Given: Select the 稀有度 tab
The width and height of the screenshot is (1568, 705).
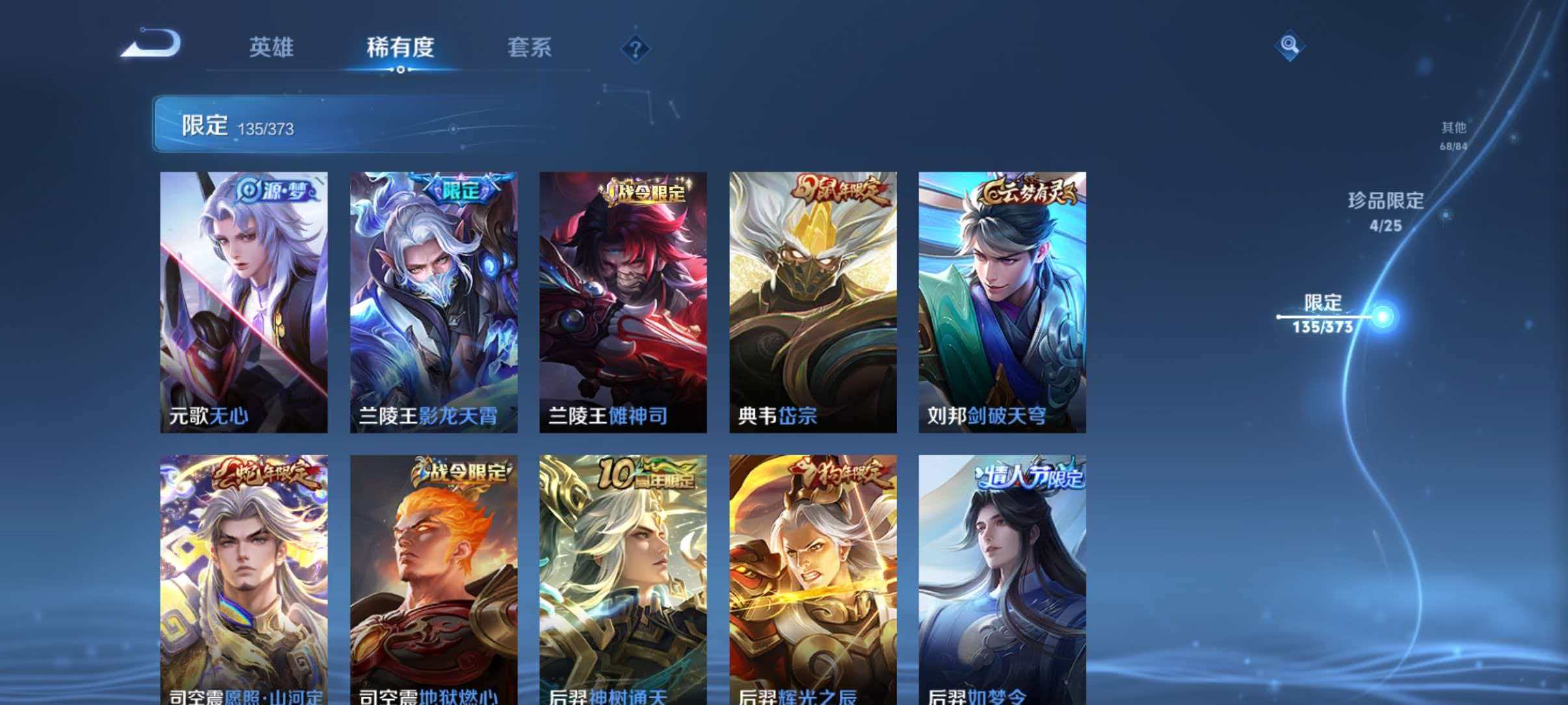Looking at the screenshot, I should [x=400, y=48].
